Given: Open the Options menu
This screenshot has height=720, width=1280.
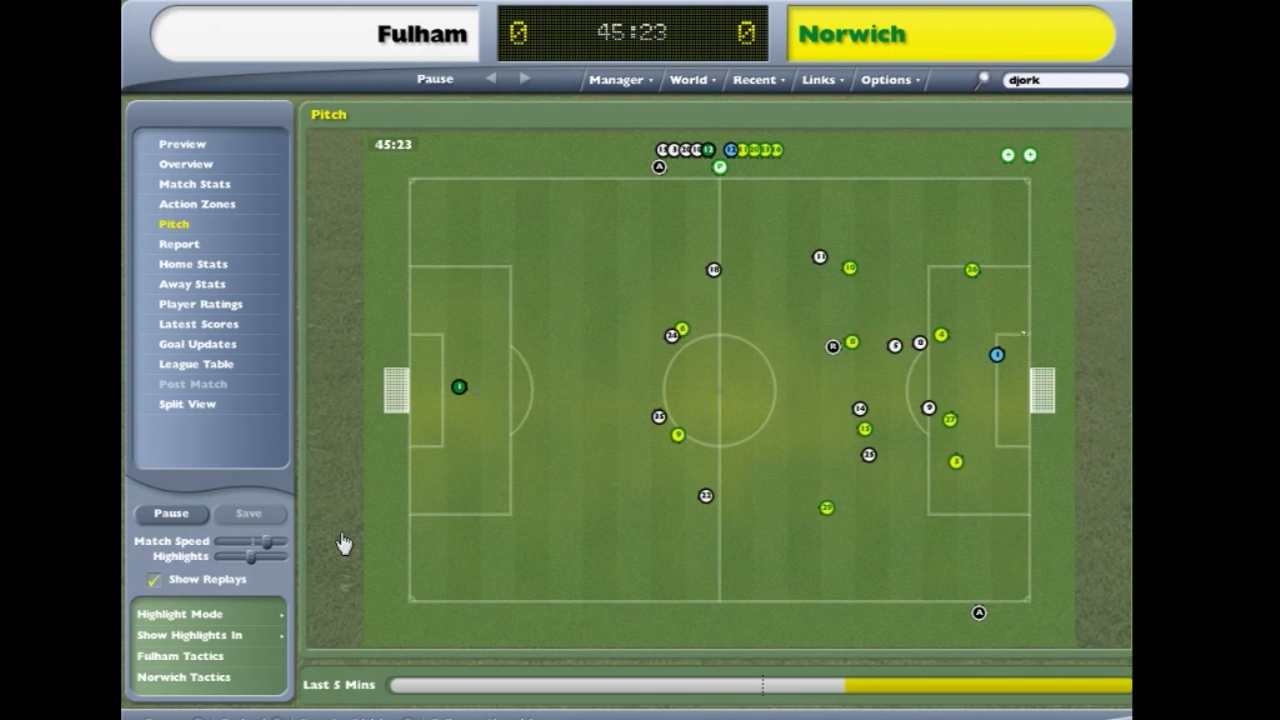Looking at the screenshot, I should [885, 79].
